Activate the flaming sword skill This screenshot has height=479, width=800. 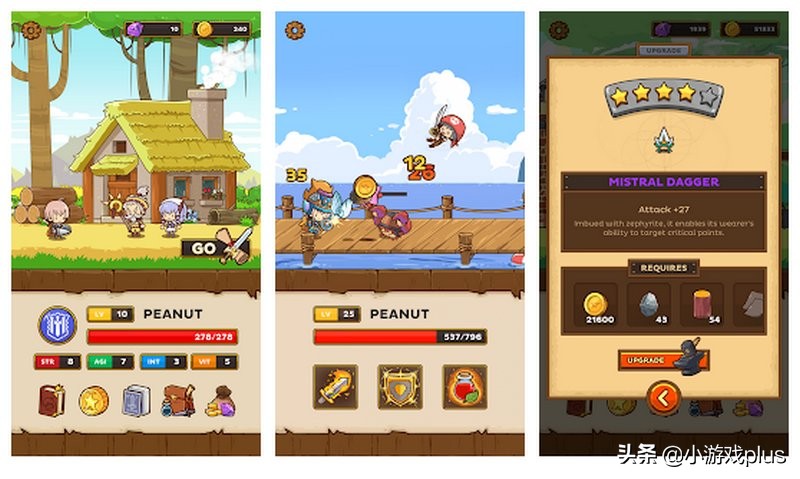pyautogui.click(x=335, y=385)
